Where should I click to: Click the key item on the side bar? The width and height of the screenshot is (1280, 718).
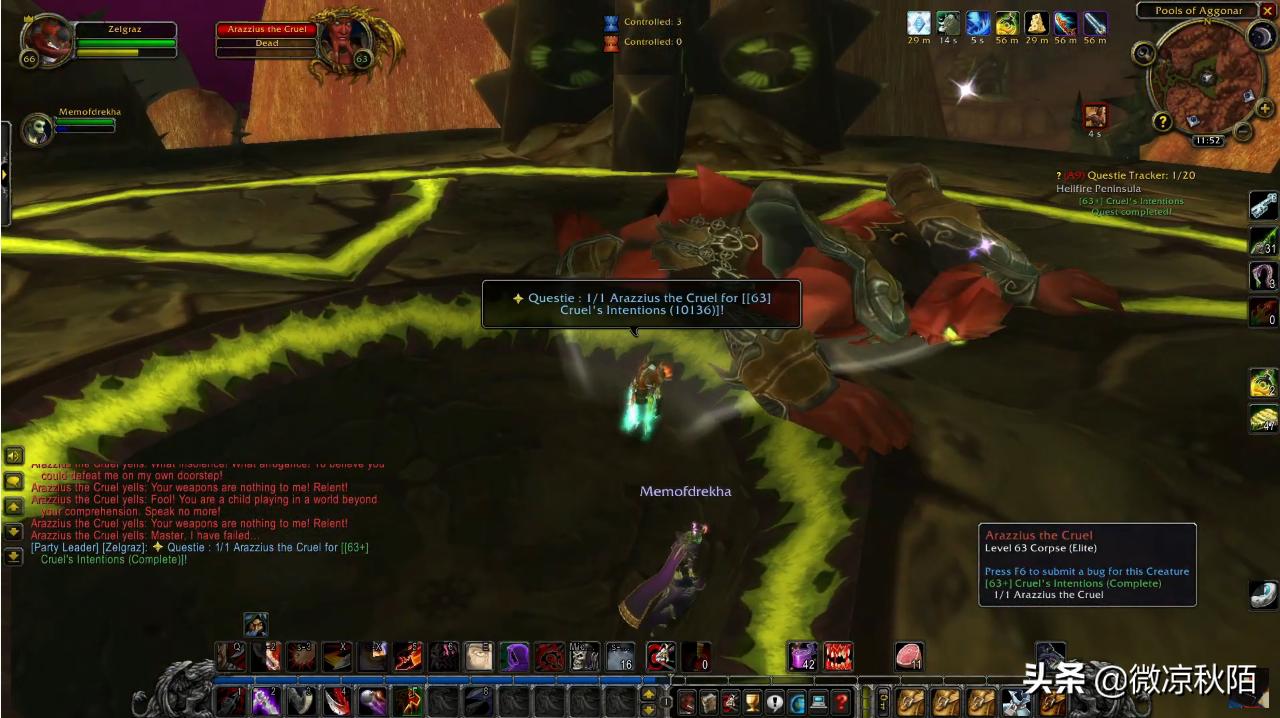click(x=1263, y=204)
